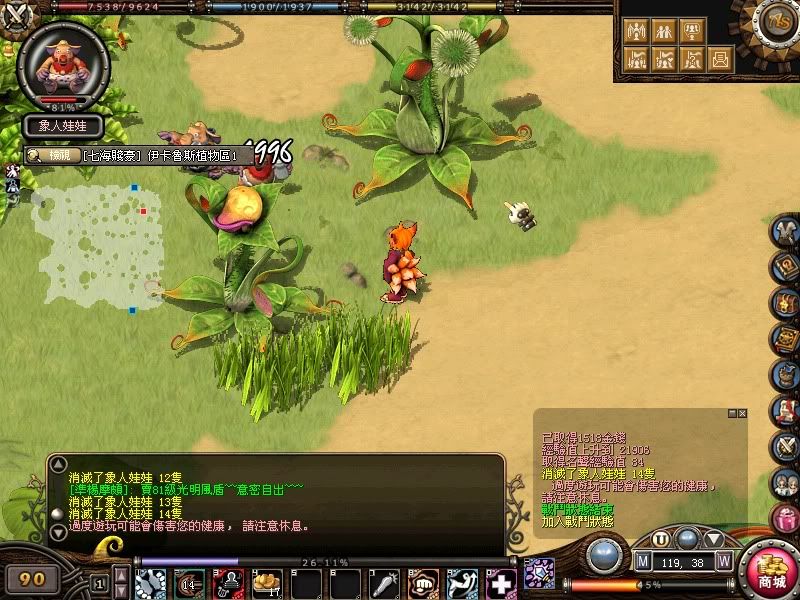
Task: Minimize the system message log panel
Action: click(730, 413)
